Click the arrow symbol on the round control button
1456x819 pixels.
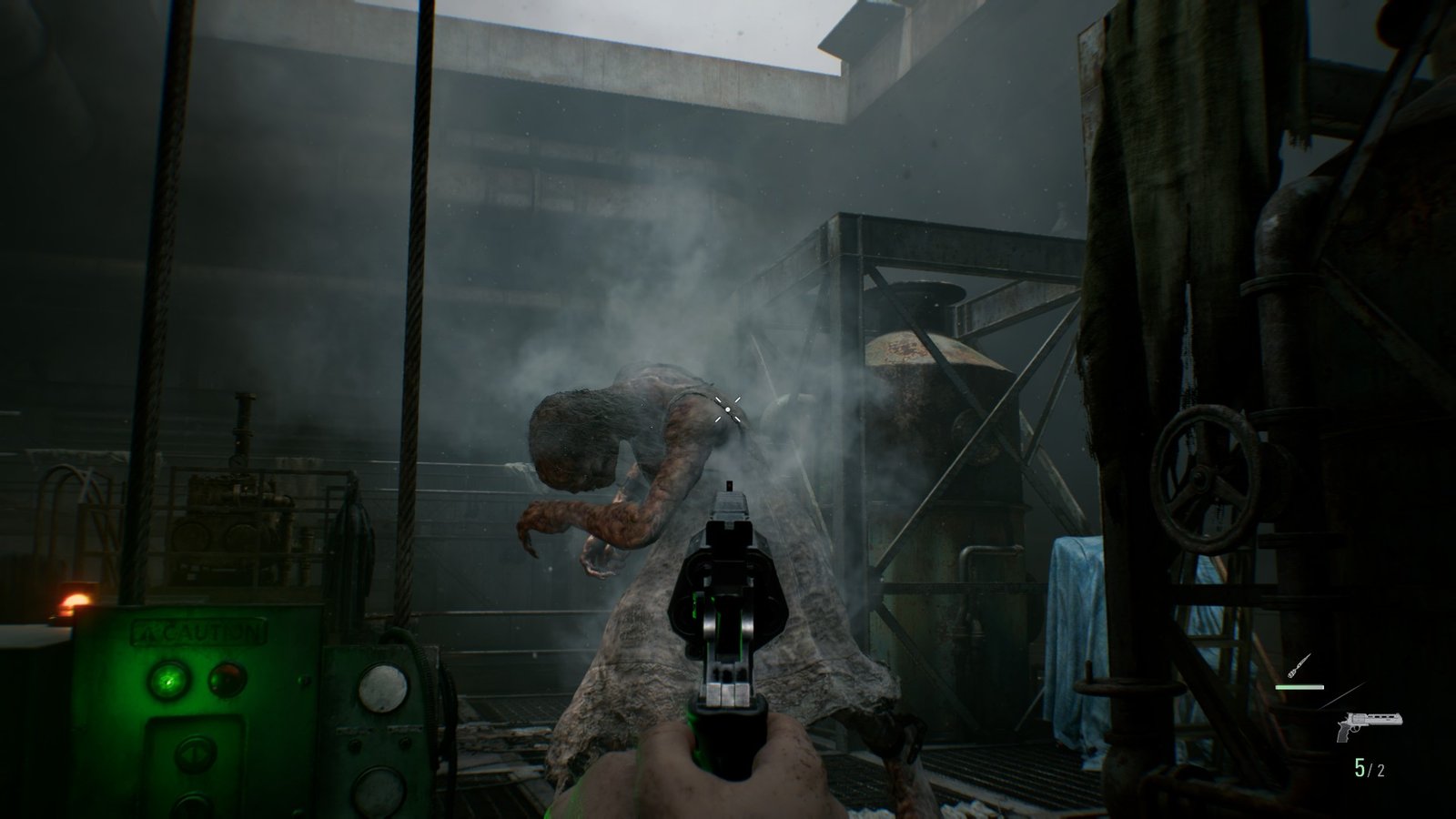[193, 752]
